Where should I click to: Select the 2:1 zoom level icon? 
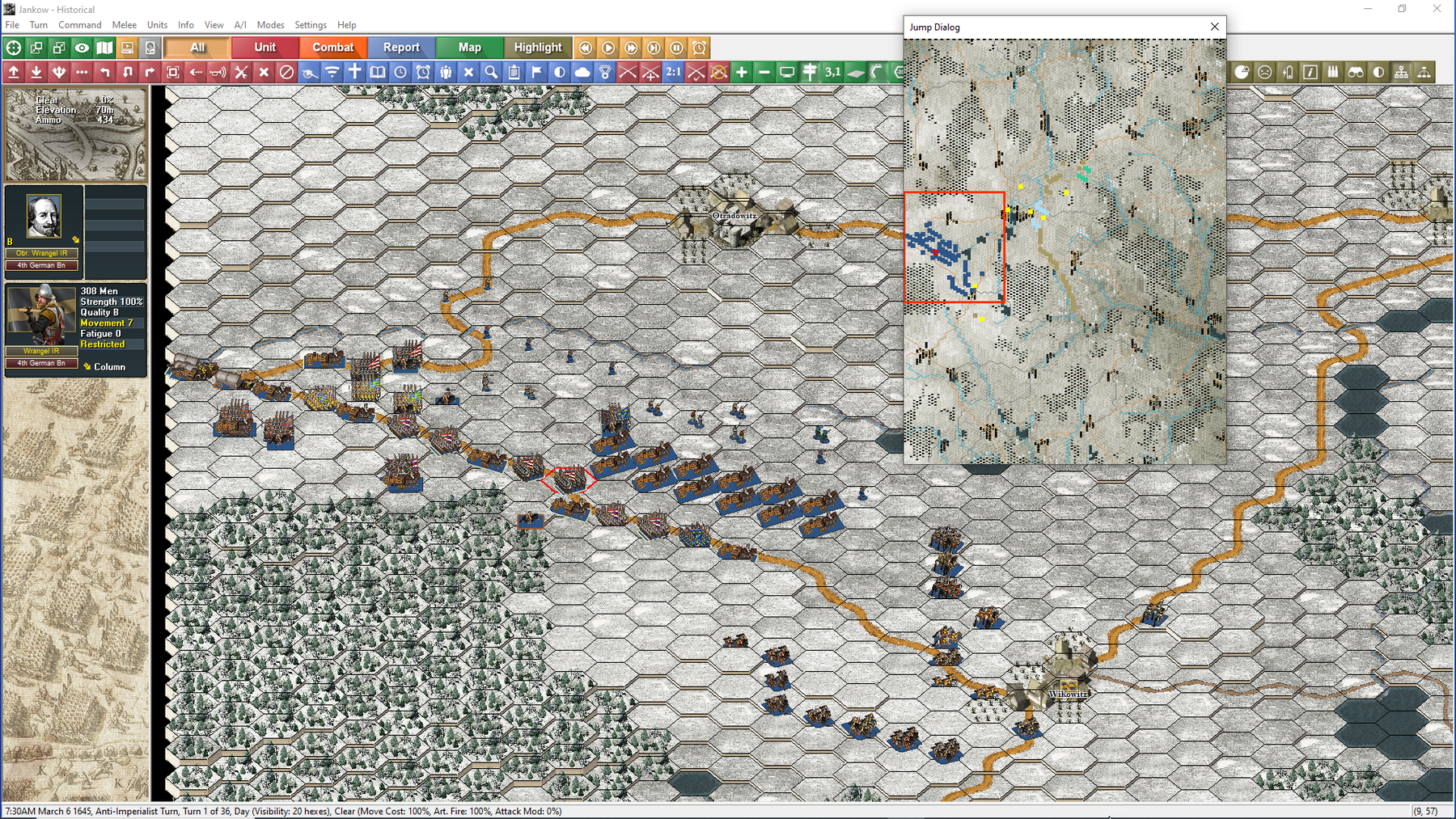[x=673, y=73]
